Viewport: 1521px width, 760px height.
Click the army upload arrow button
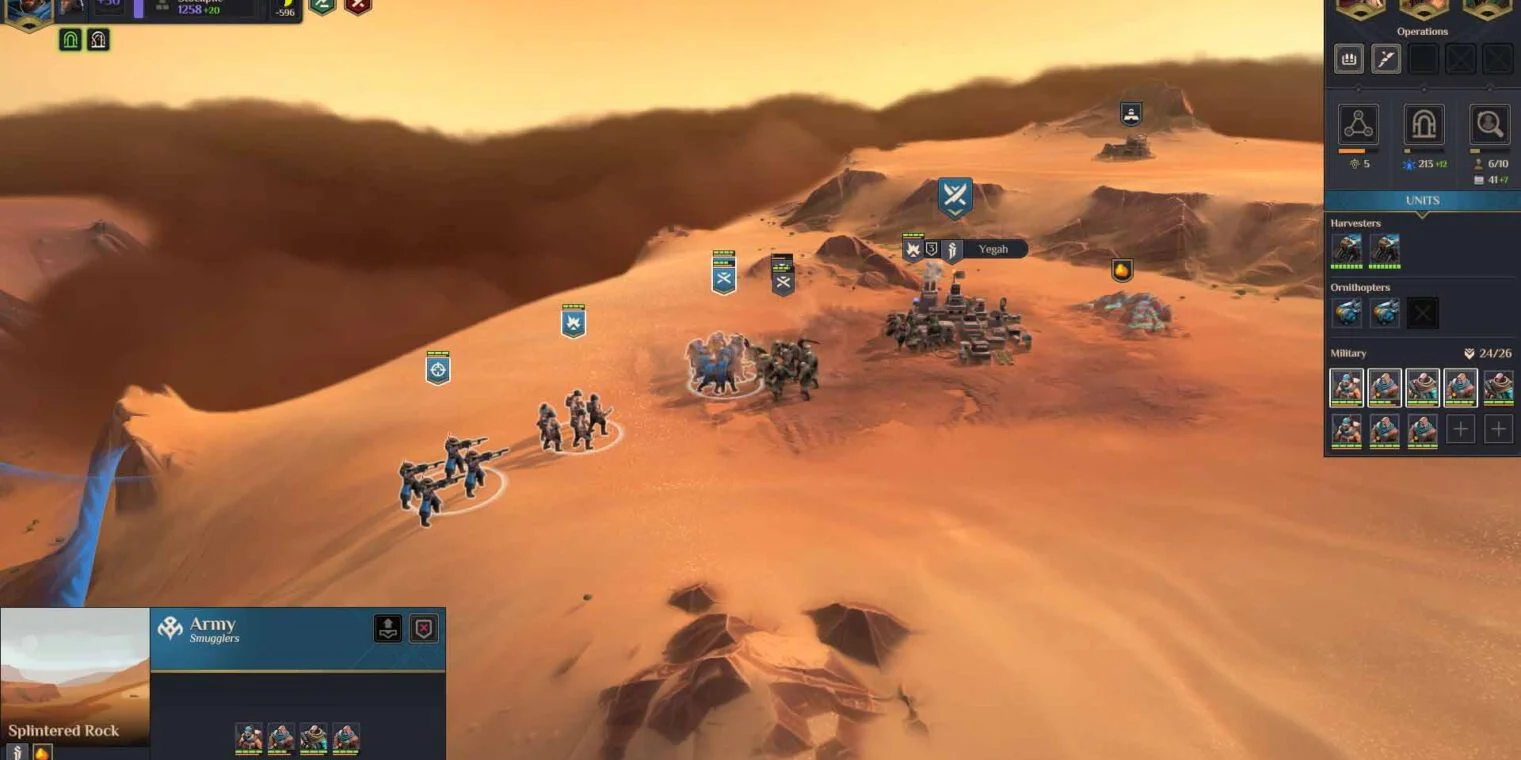(x=388, y=628)
